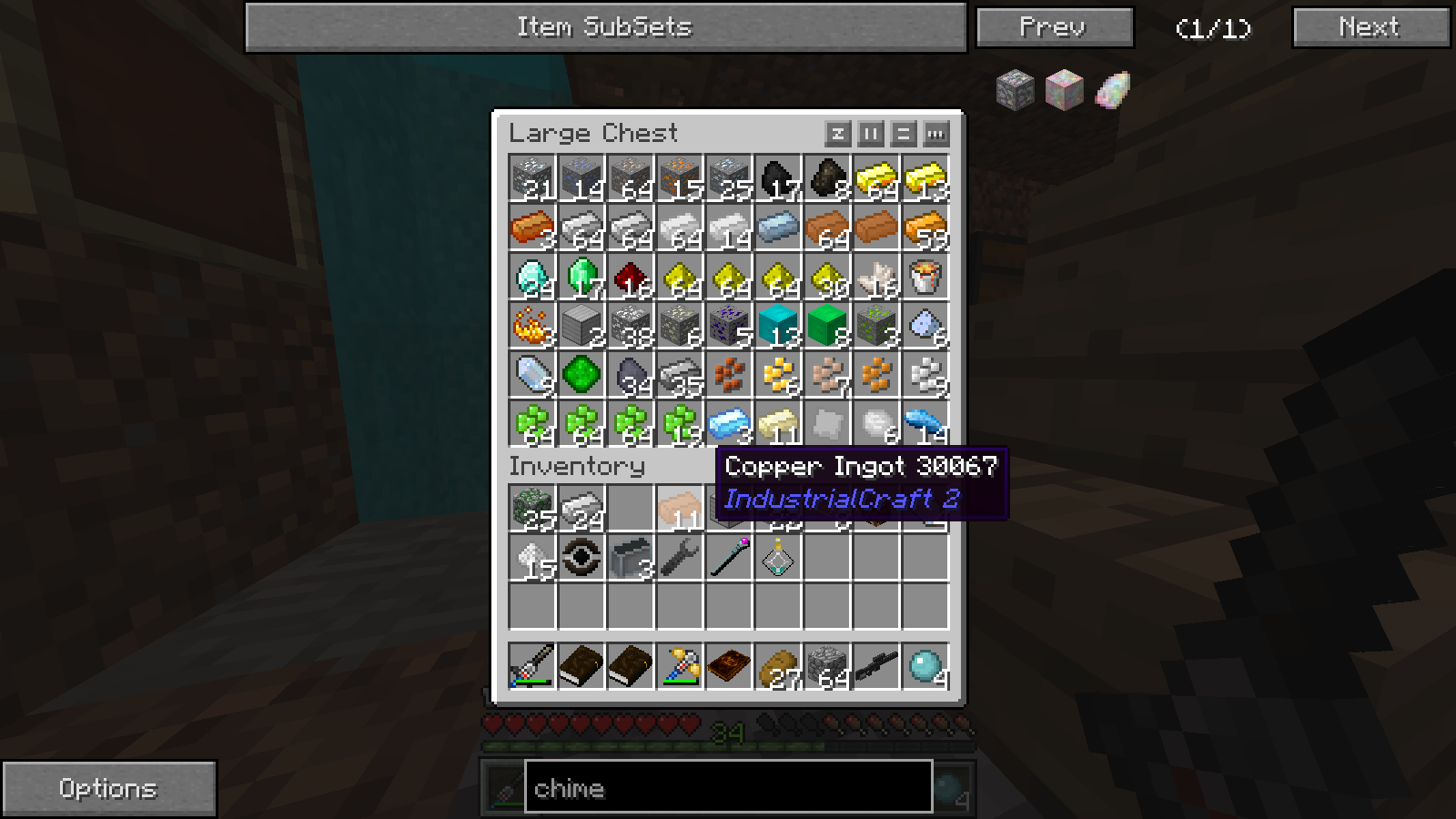Go to the Prev item page
This screenshot has height=819, width=1456.
(1054, 27)
